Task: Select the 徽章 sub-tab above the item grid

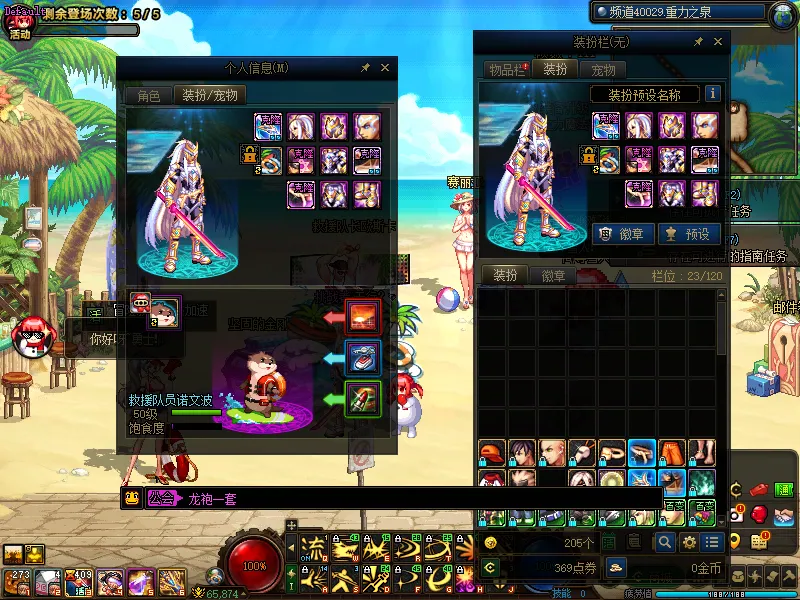Action: (x=553, y=276)
